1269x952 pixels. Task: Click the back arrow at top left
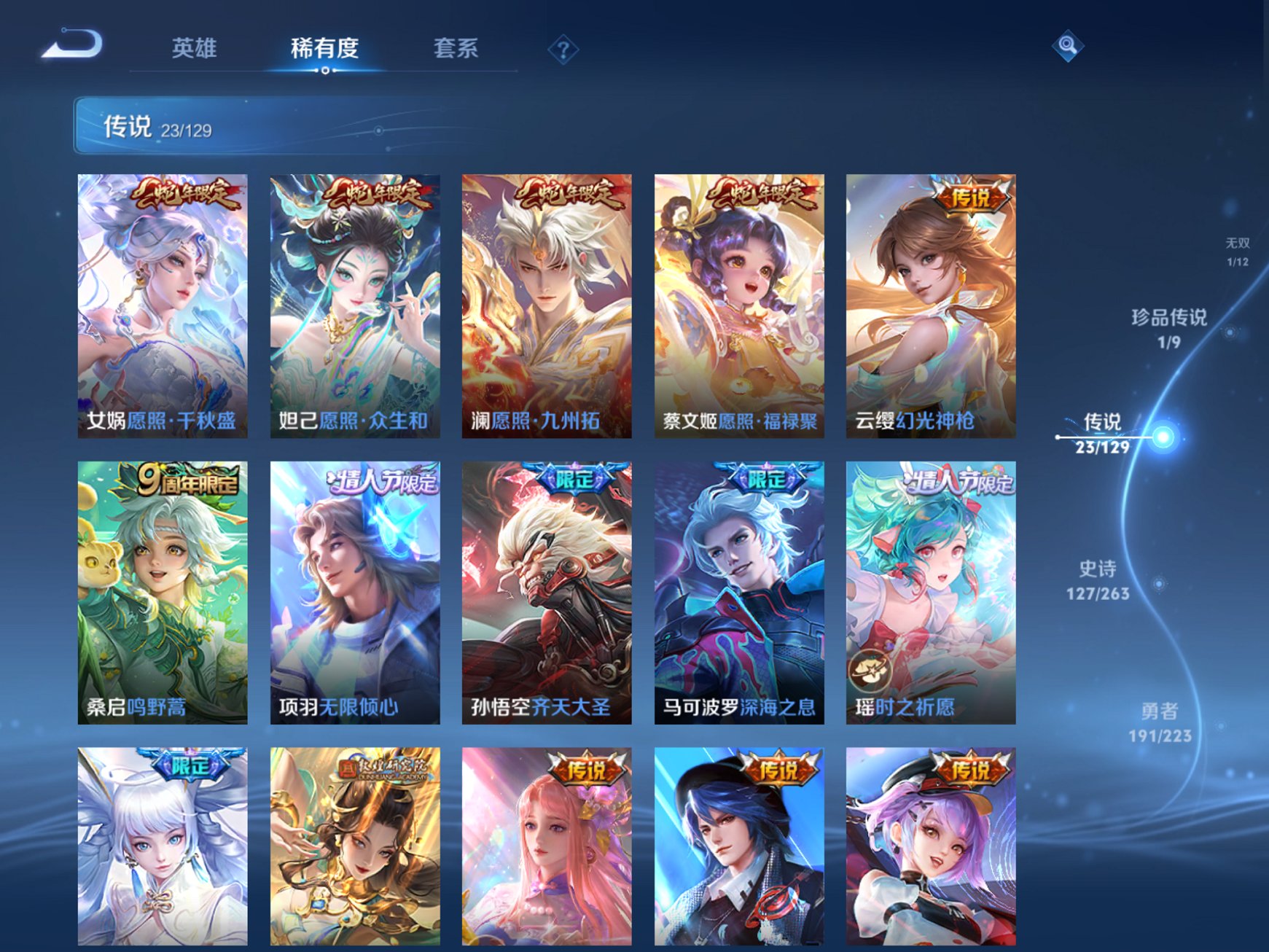(69, 44)
